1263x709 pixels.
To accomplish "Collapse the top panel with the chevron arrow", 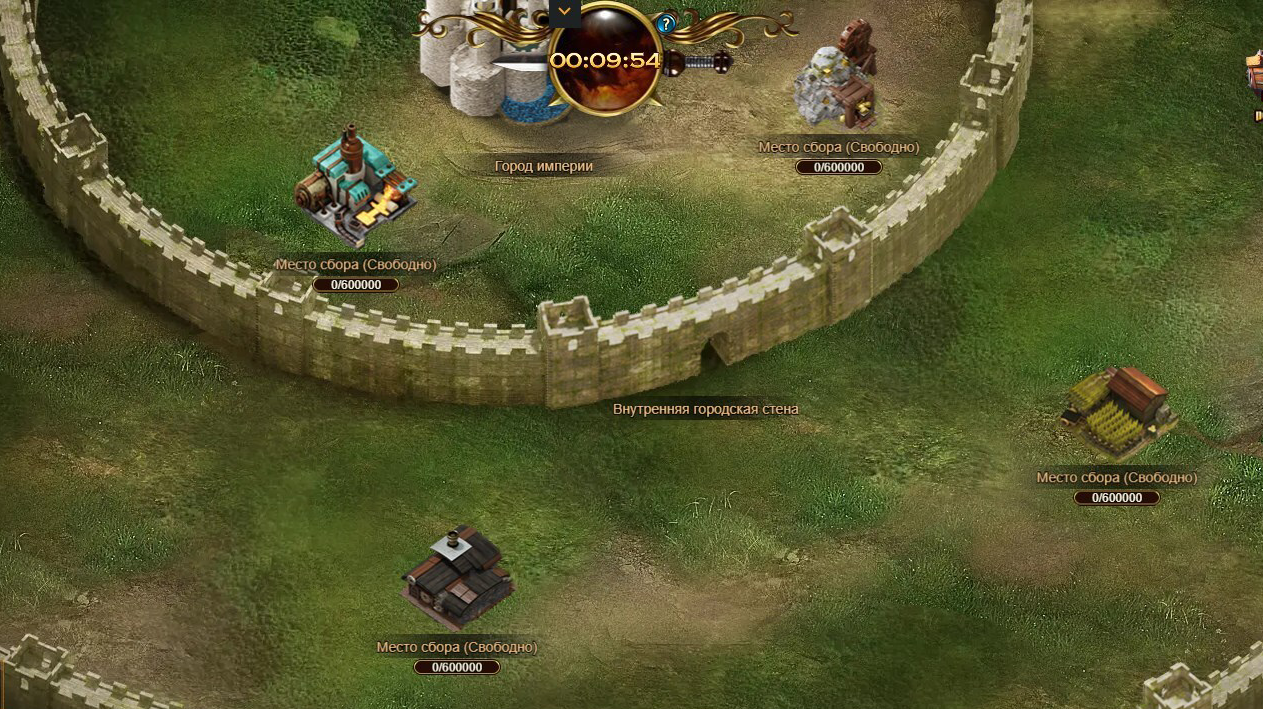I will [x=565, y=12].
